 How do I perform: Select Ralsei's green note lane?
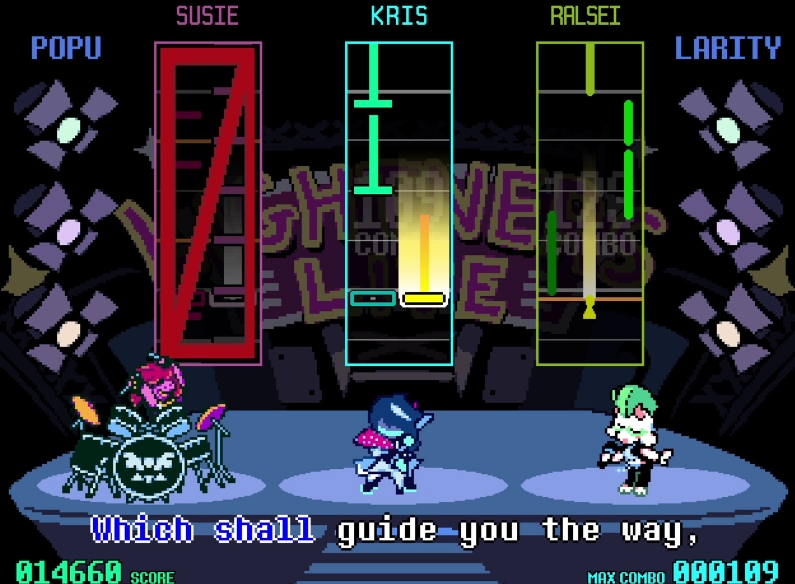point(589,204)
